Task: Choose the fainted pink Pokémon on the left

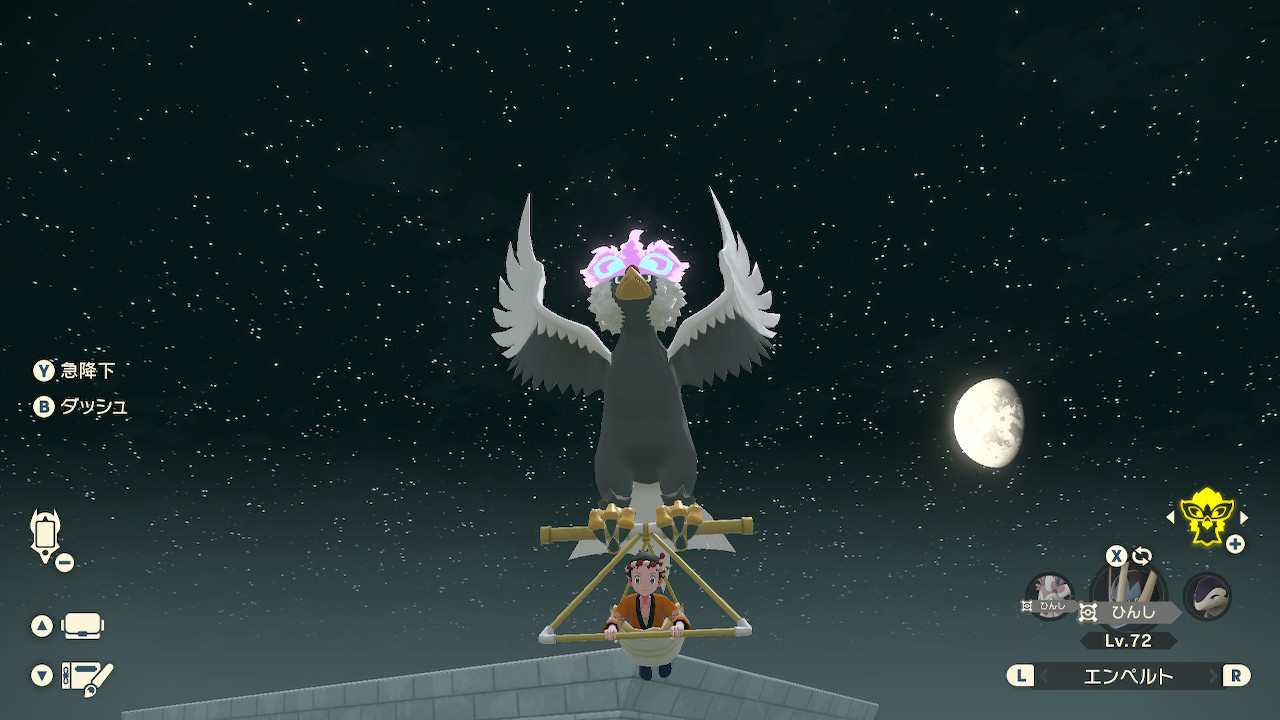Action: (1050, 596)
